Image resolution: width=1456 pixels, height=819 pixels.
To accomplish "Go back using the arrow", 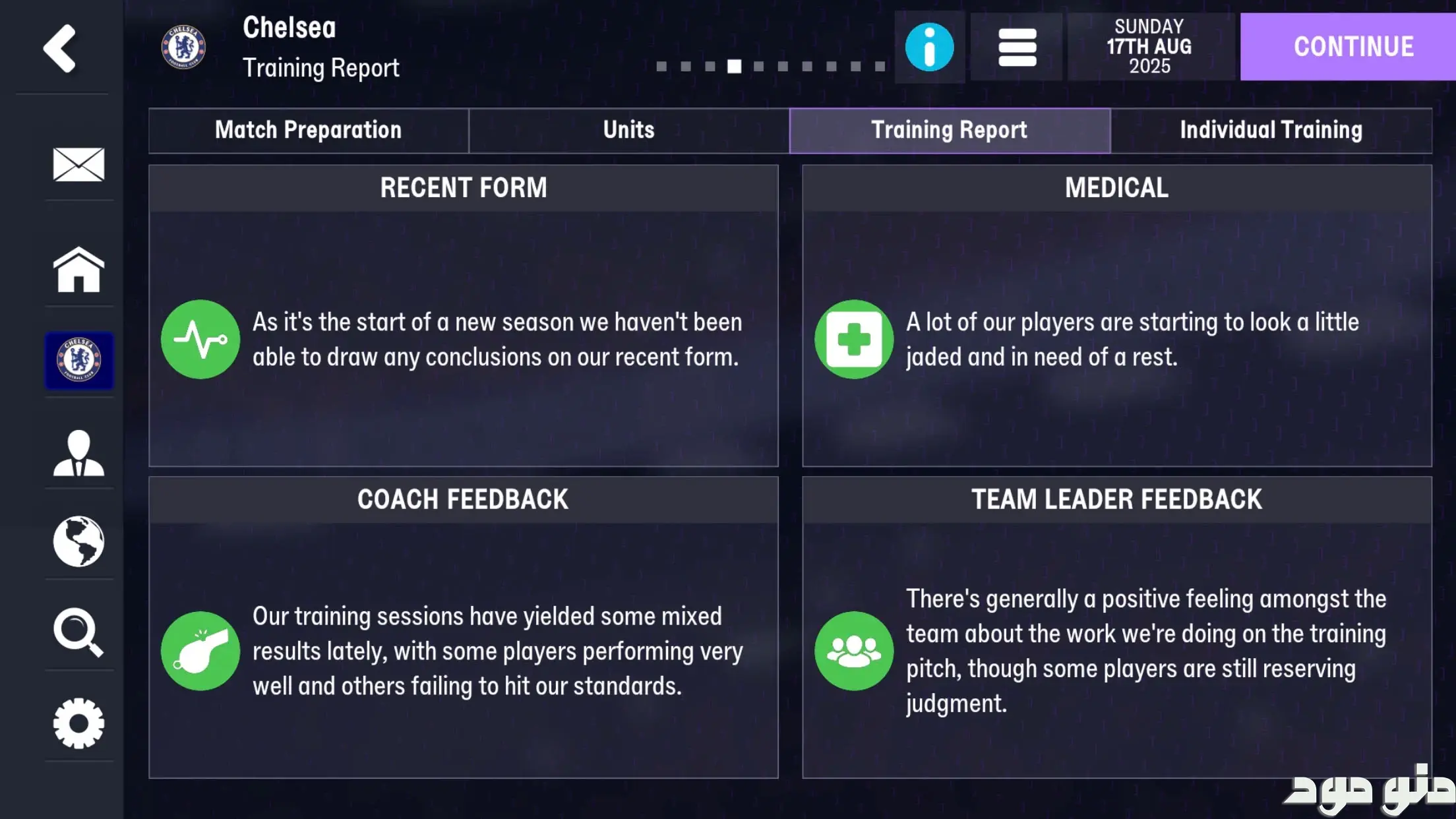I will pyautogui.click(x=60, y=48).
